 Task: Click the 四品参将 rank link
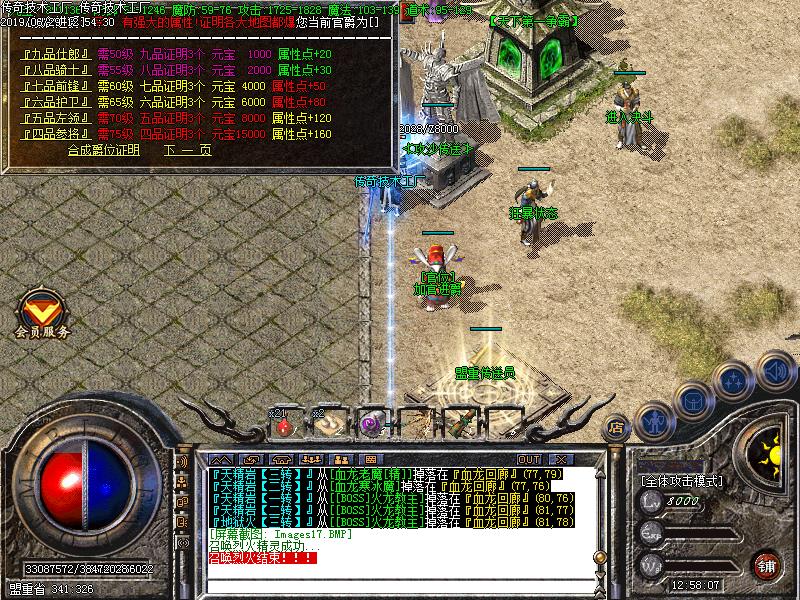point(57,132)
